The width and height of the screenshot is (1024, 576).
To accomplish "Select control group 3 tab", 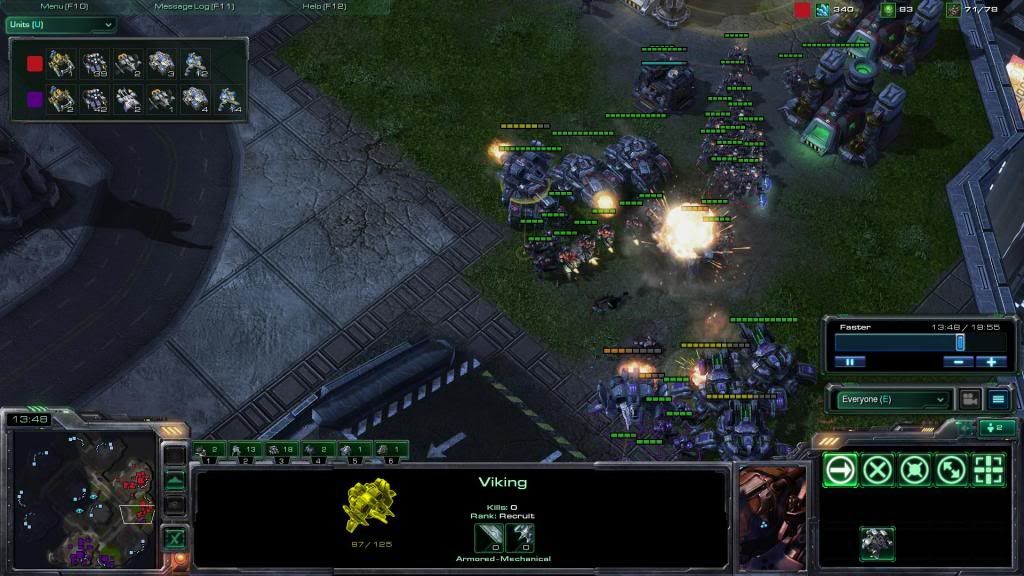I will point(281,451).
